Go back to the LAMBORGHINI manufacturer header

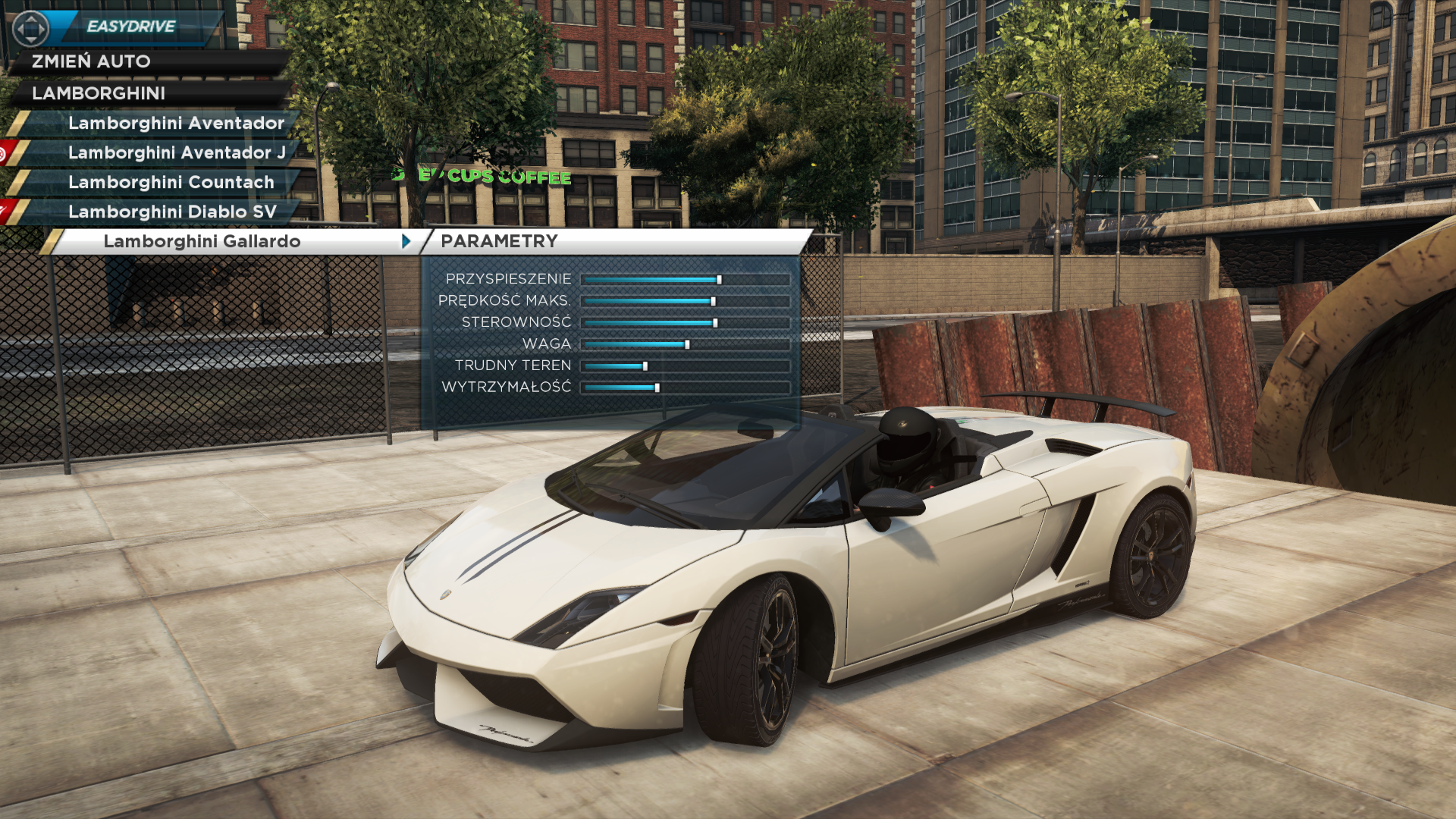point(99,93)
